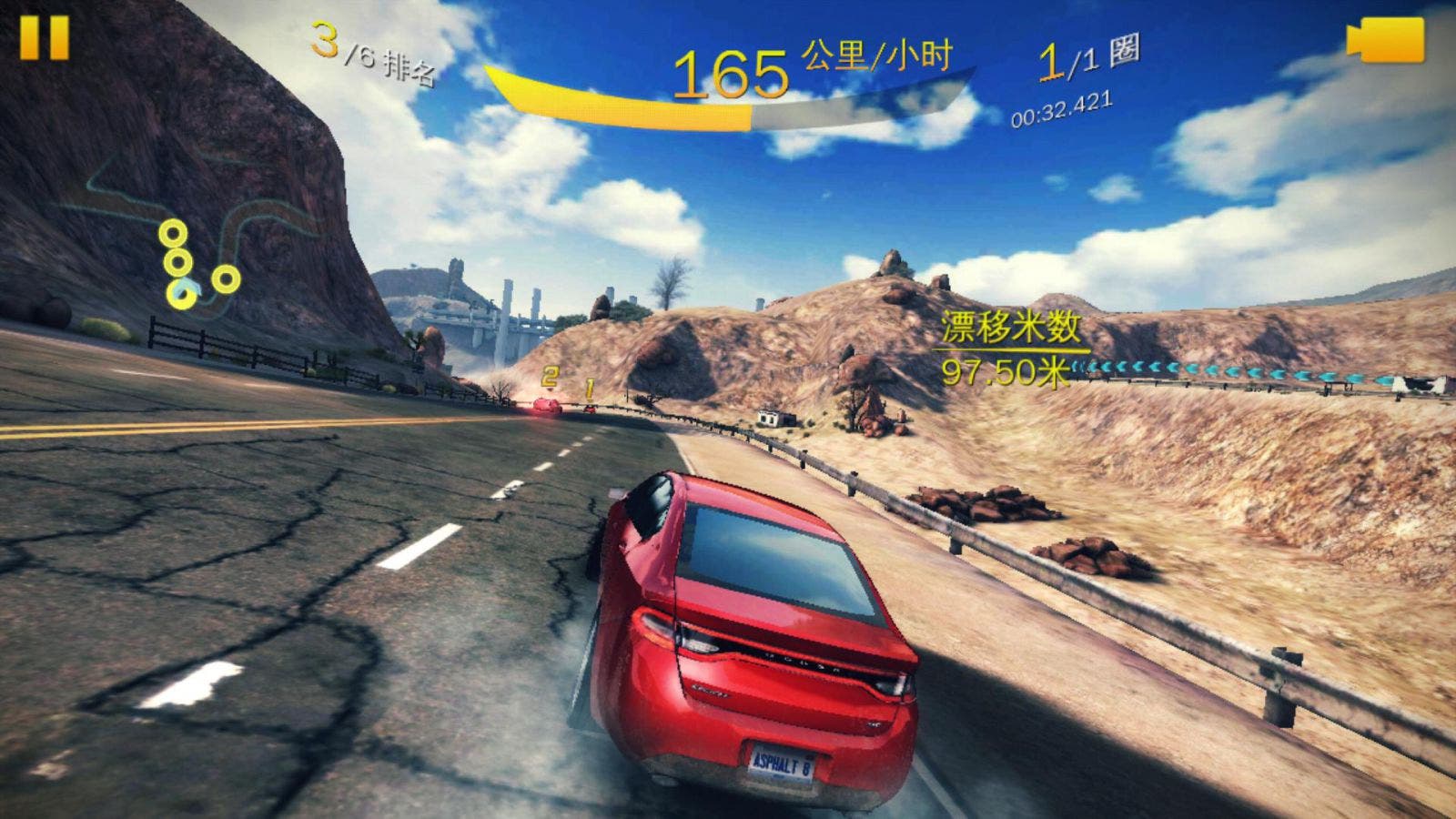
Task: Switch camera view with the camera icon
Action: (1386, 42)
